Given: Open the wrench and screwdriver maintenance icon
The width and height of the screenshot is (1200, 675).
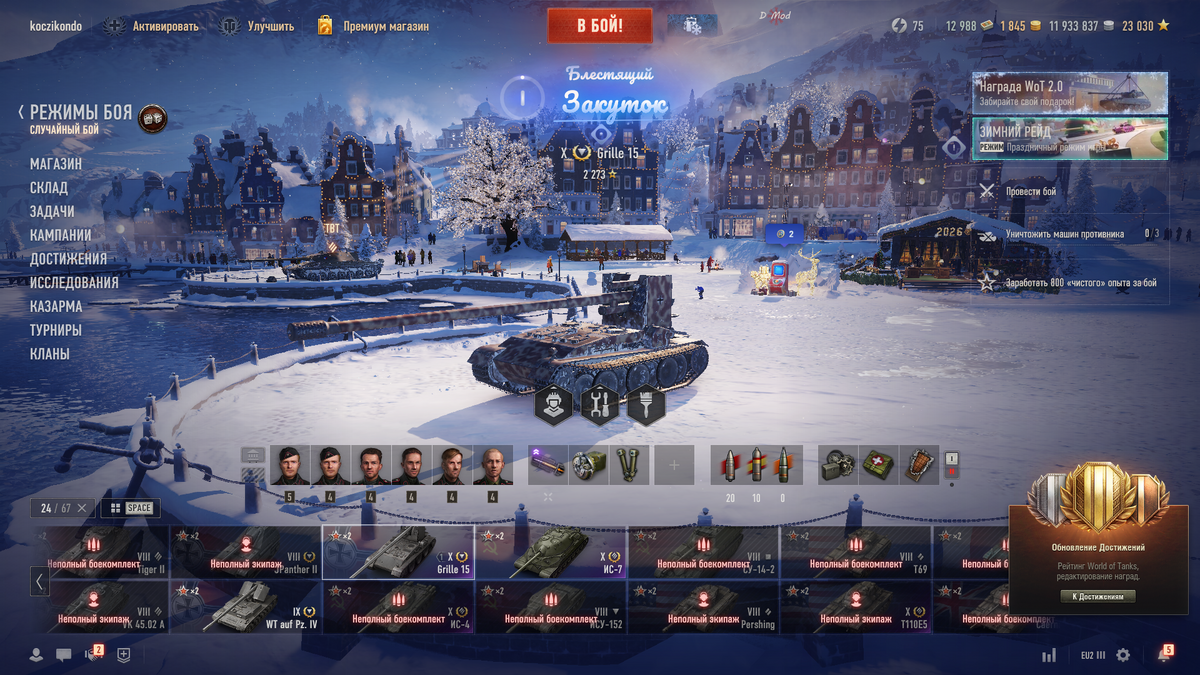Looking at the screenshot, I should [x=600, y=405].
